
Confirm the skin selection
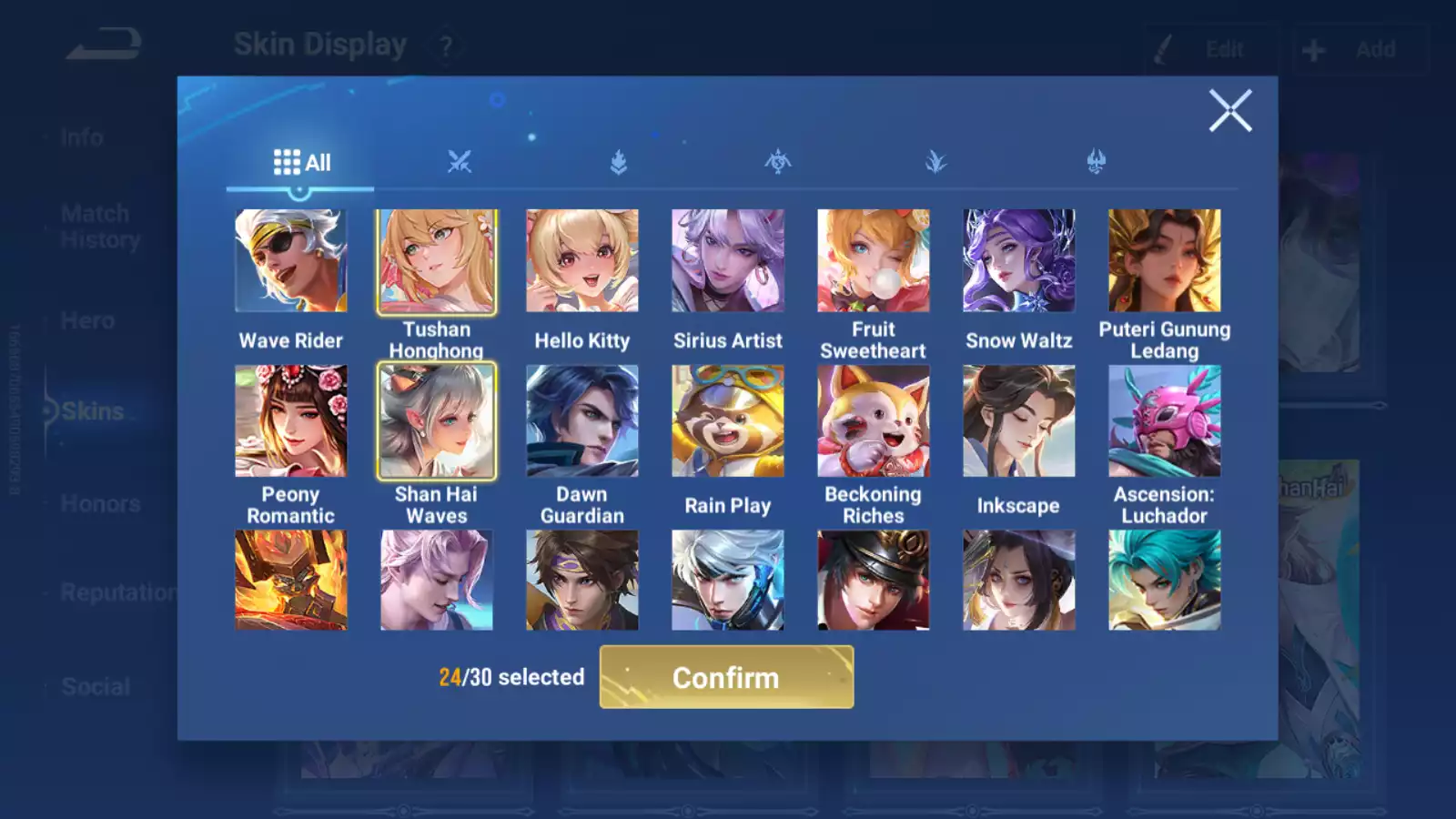pyautogui.click(x=726, y=677)
